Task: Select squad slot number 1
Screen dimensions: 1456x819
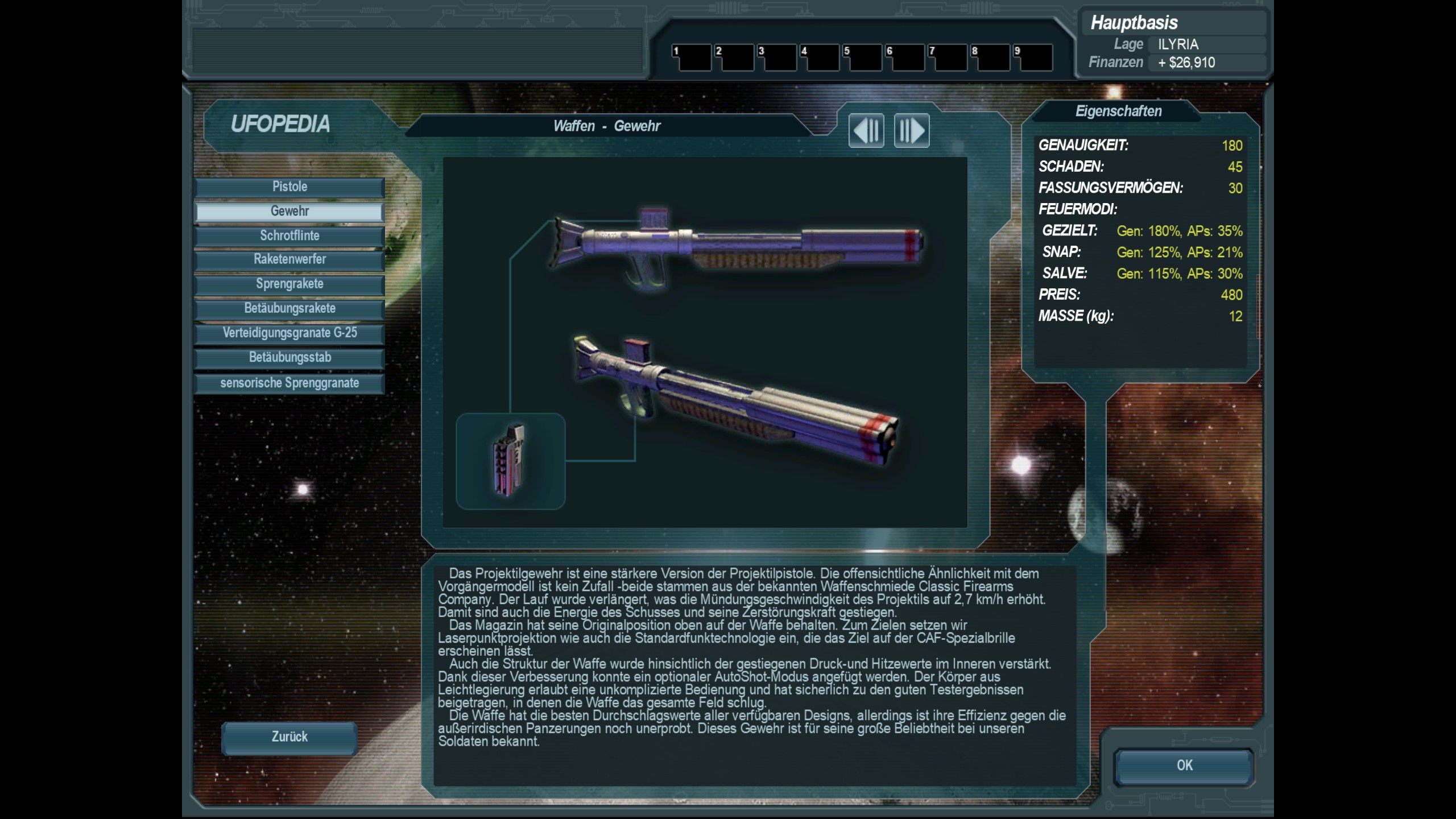Action: click(692, 58)
